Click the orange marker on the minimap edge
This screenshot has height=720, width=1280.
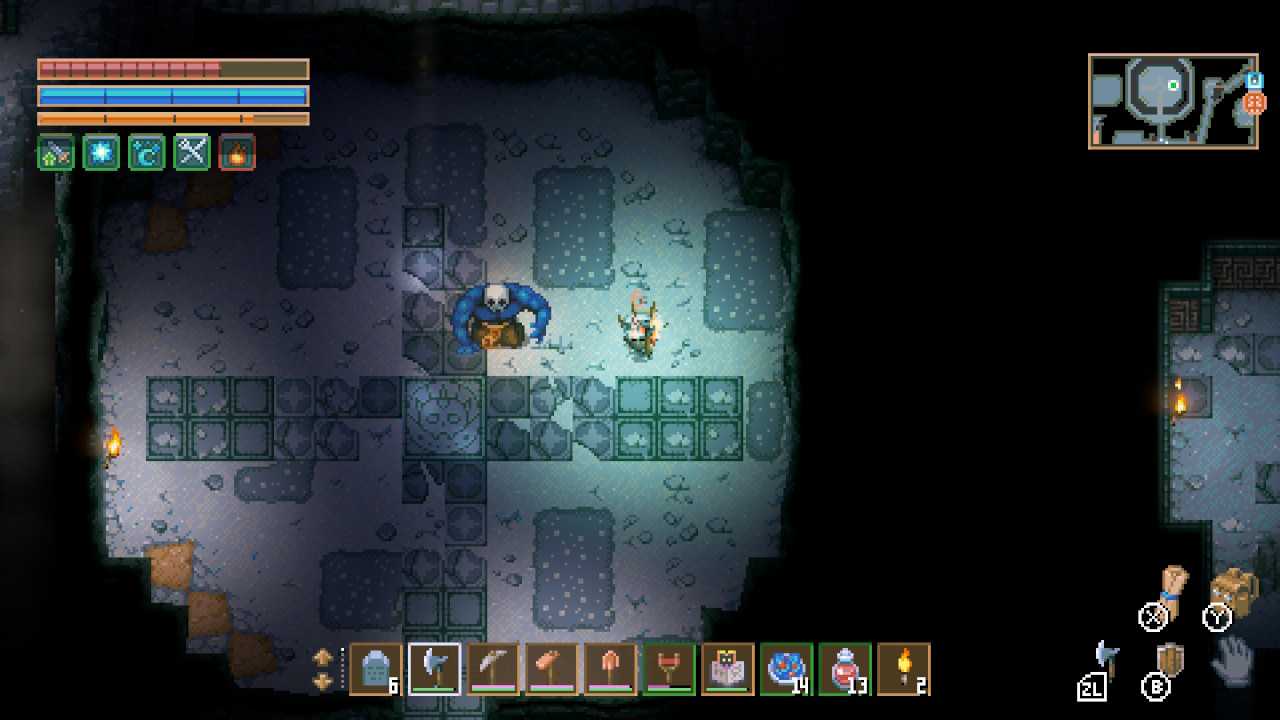[x=1255, y=102]
